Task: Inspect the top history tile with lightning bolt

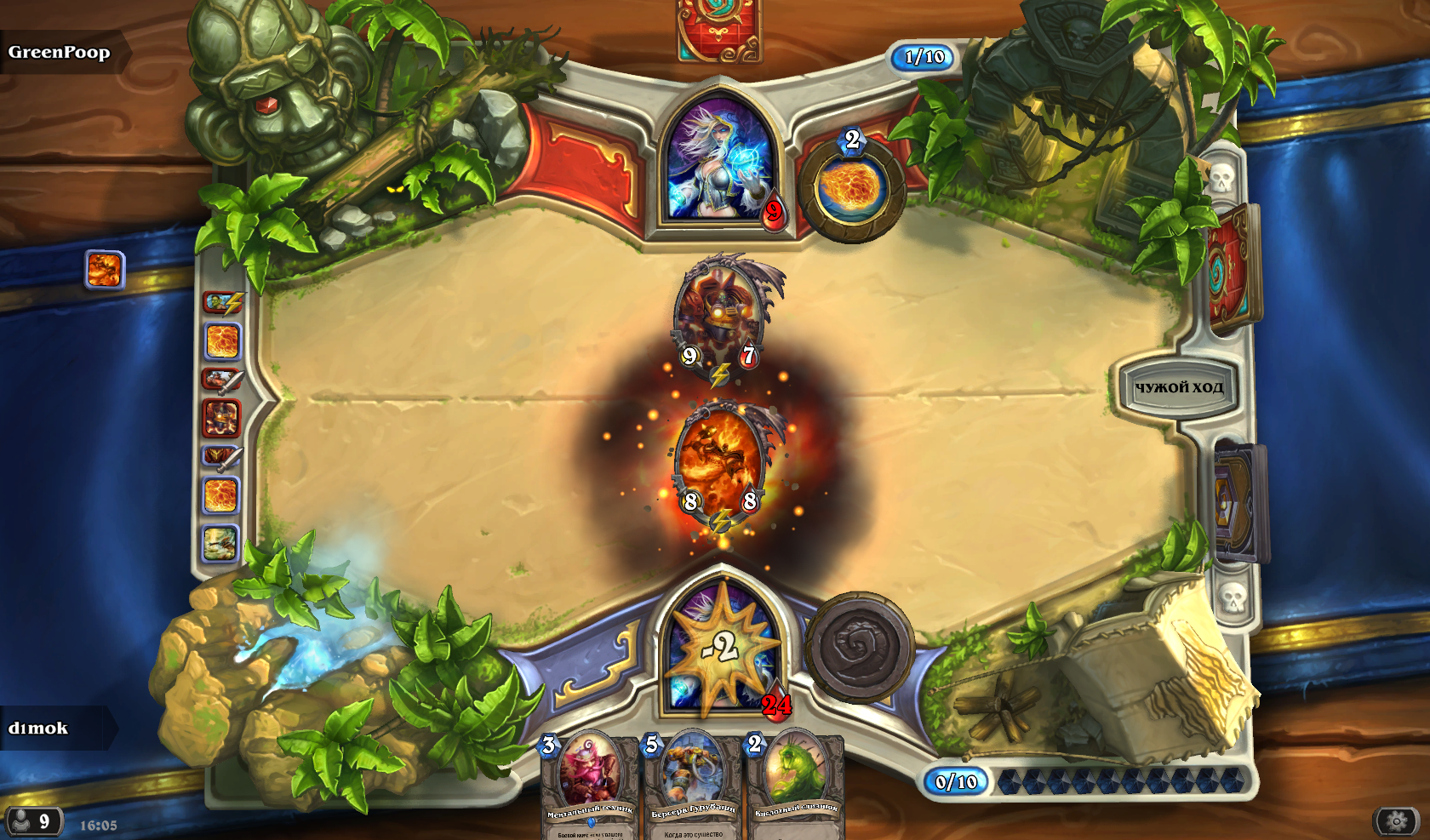Action: click(222, 302)
